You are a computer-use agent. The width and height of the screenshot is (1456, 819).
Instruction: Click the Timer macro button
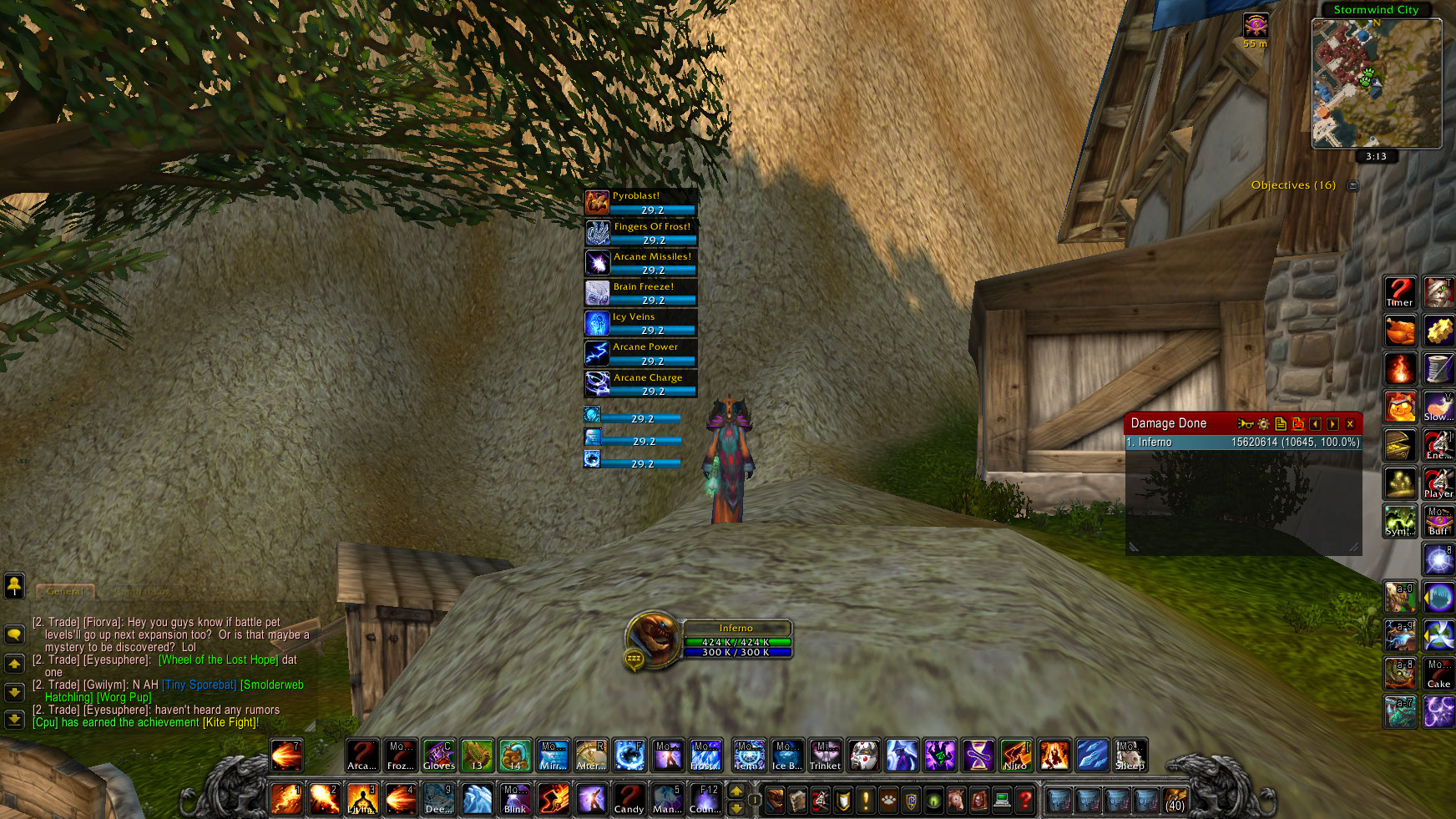(1400, 292)
